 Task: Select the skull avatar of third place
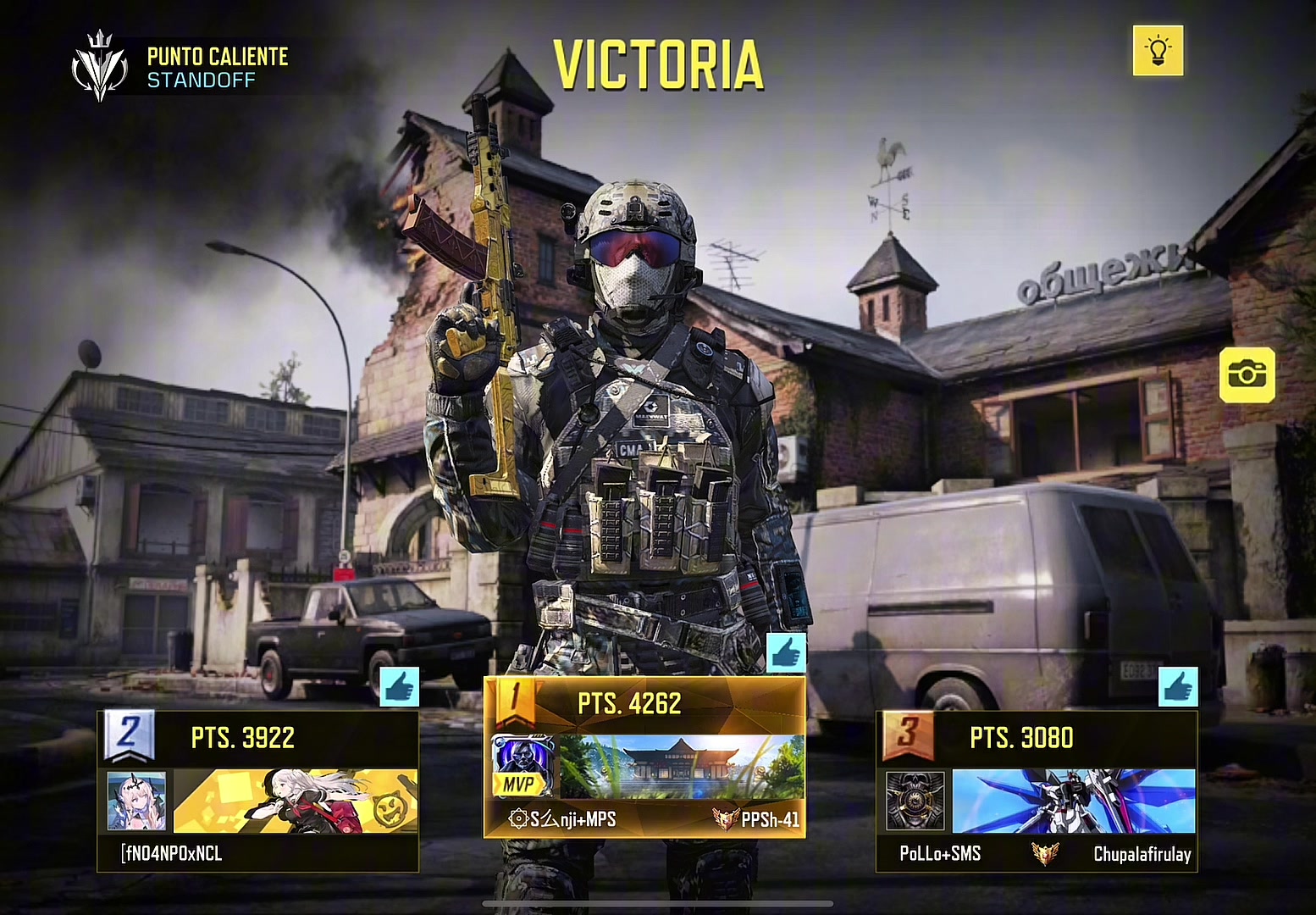coord(915,801)
